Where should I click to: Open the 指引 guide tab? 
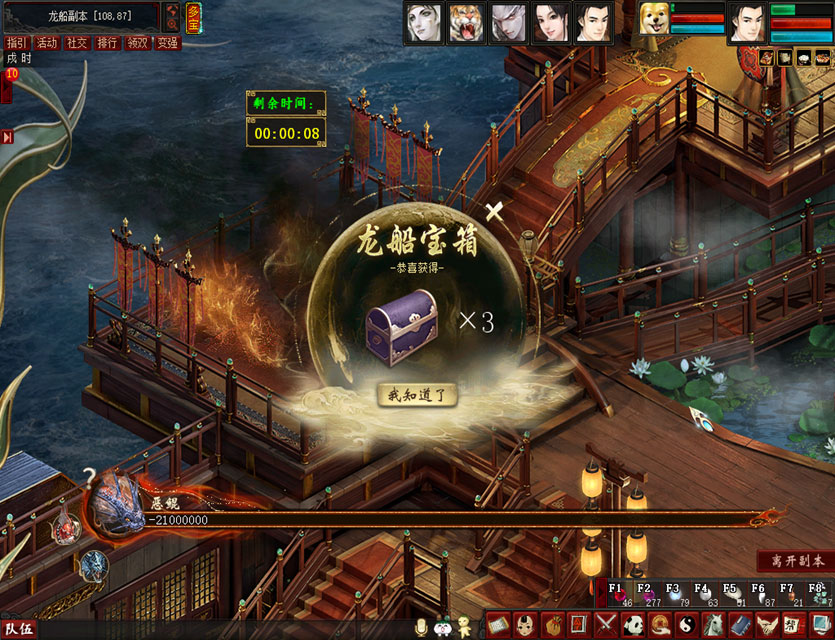pos(16,43)
